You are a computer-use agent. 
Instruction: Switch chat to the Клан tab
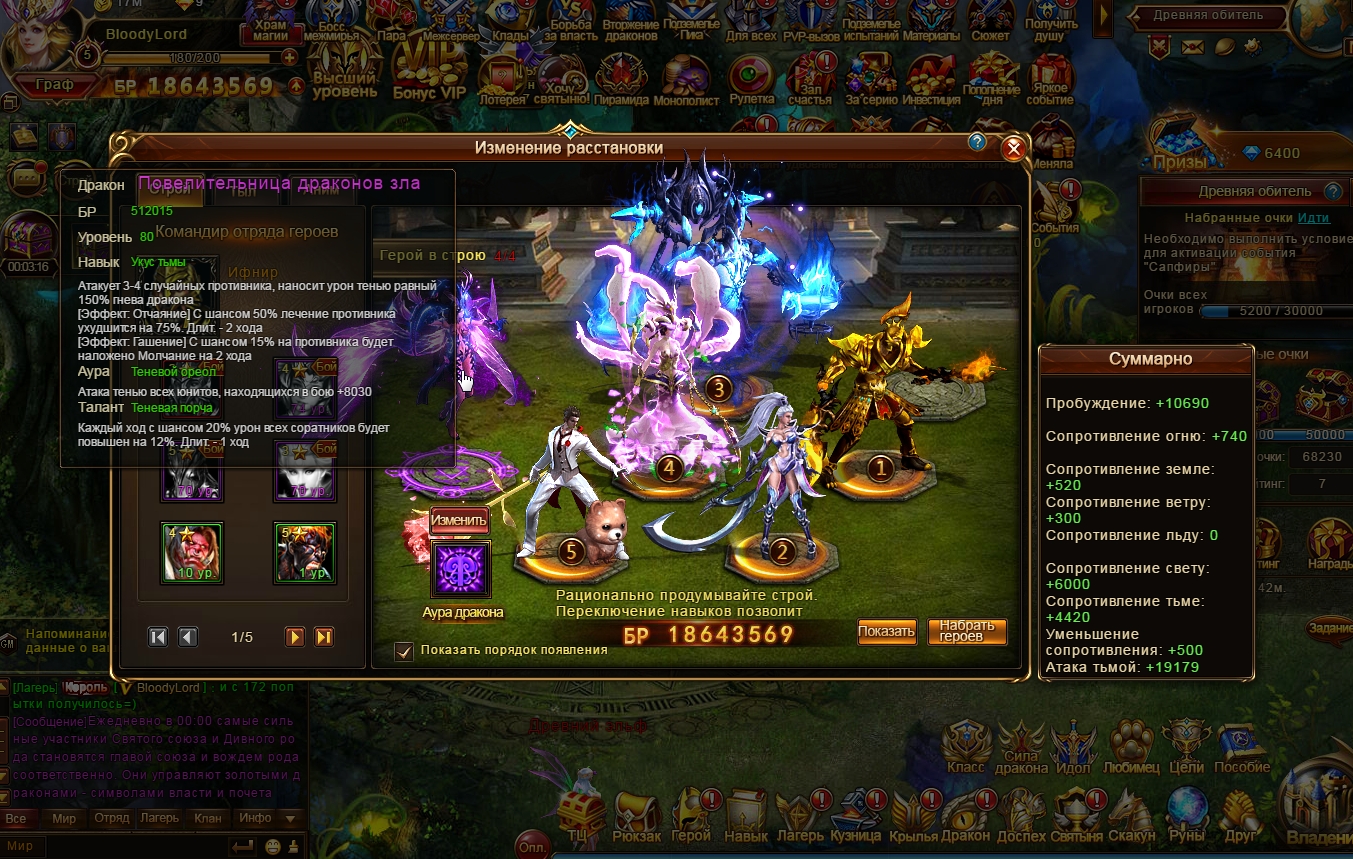pos(208,818)
